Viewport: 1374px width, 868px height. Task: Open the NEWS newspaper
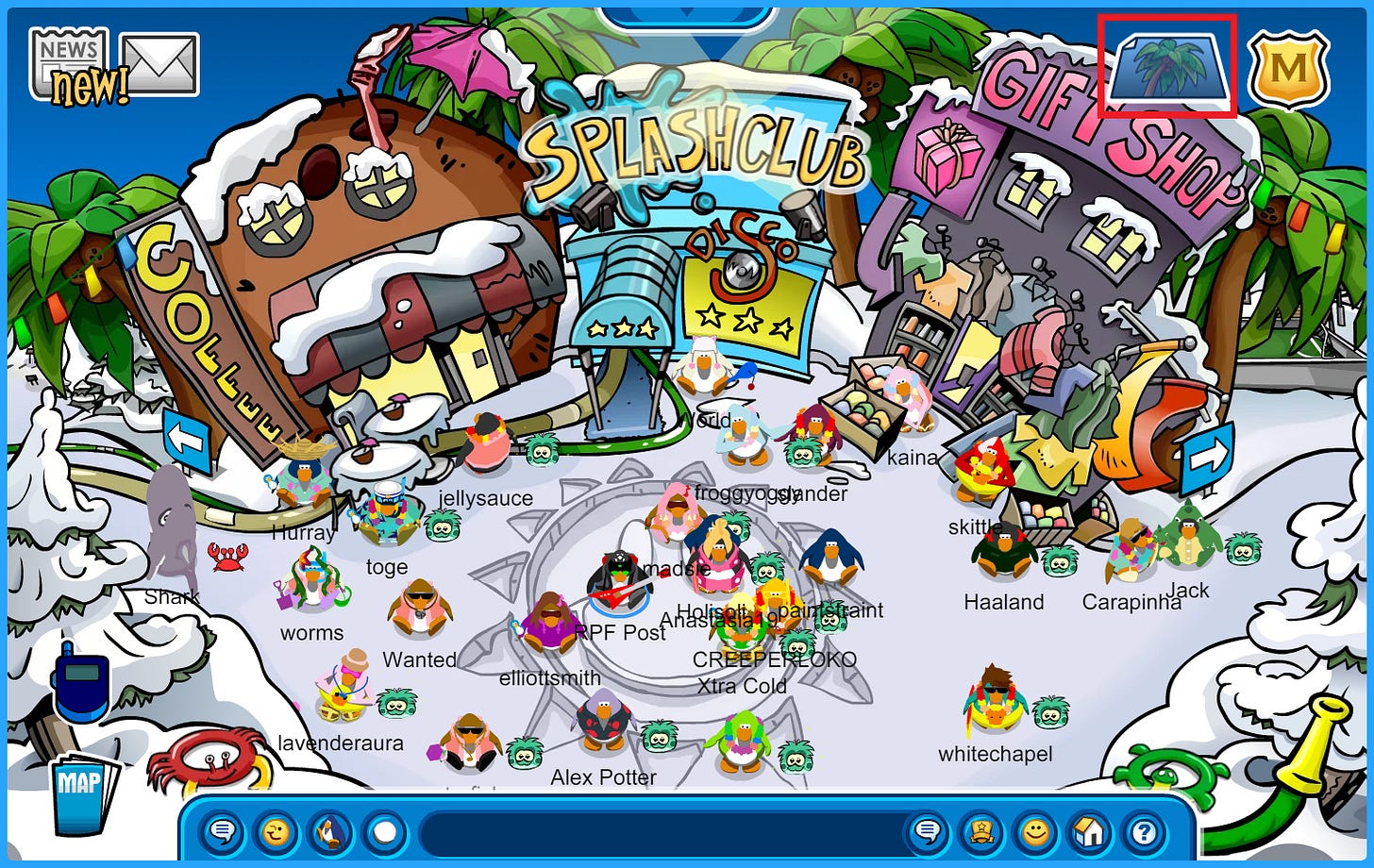68,58
